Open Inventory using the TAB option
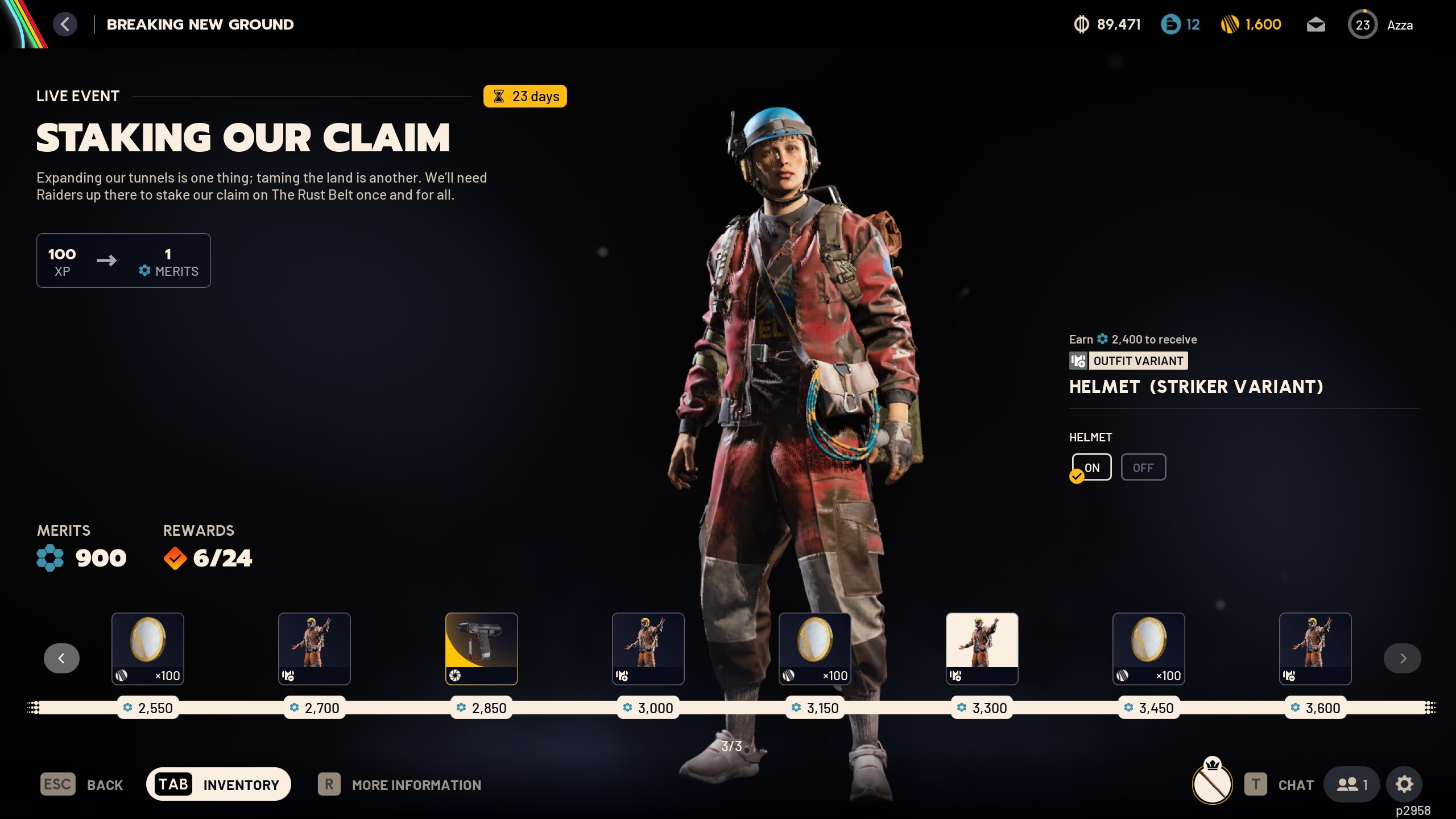The image size is (1456, 819). coord(219,784)
